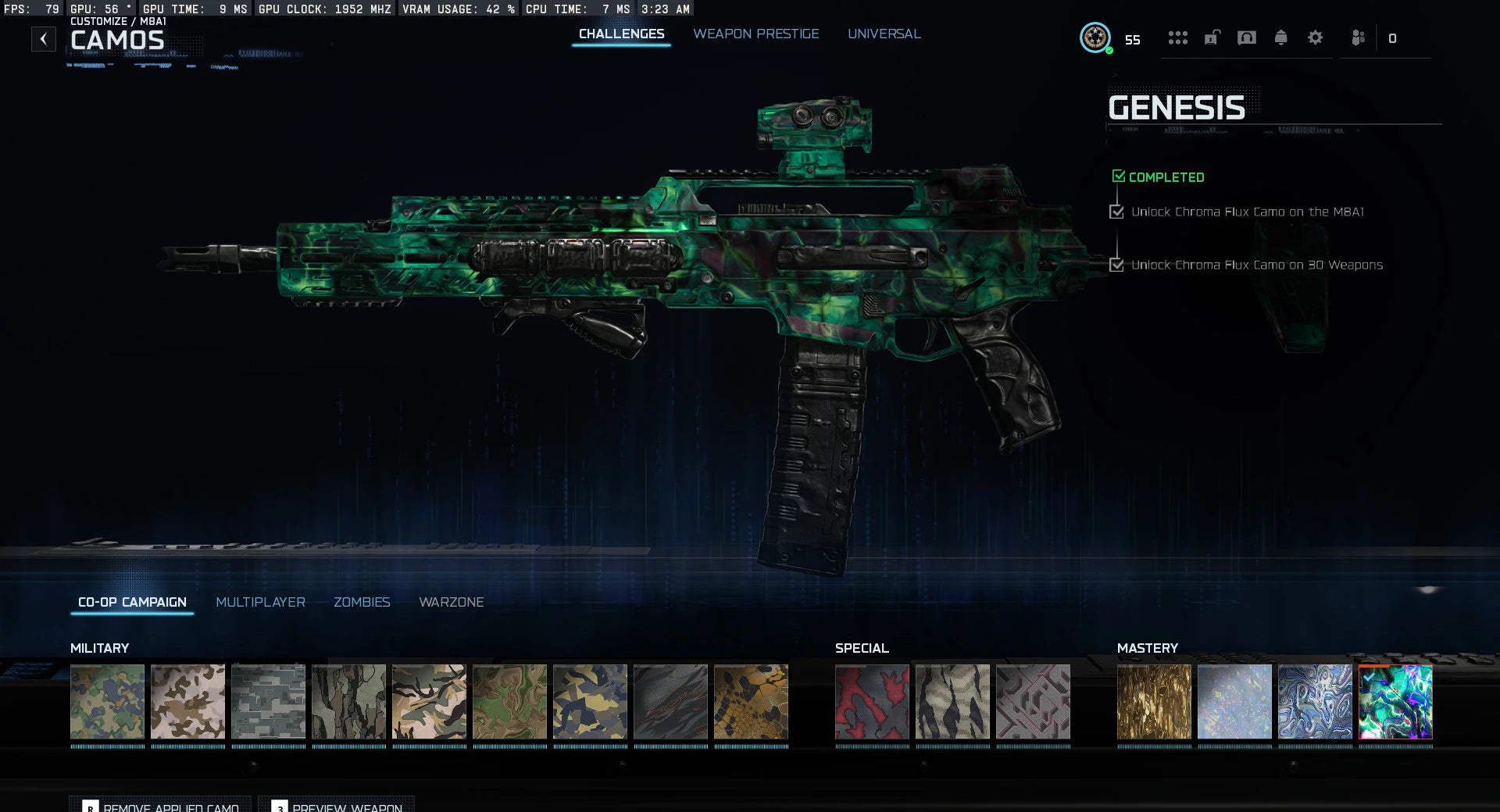Switch to Multiplayer camo category
The height and width of the screenshot is (812, 1500).
tap(260, 602)
